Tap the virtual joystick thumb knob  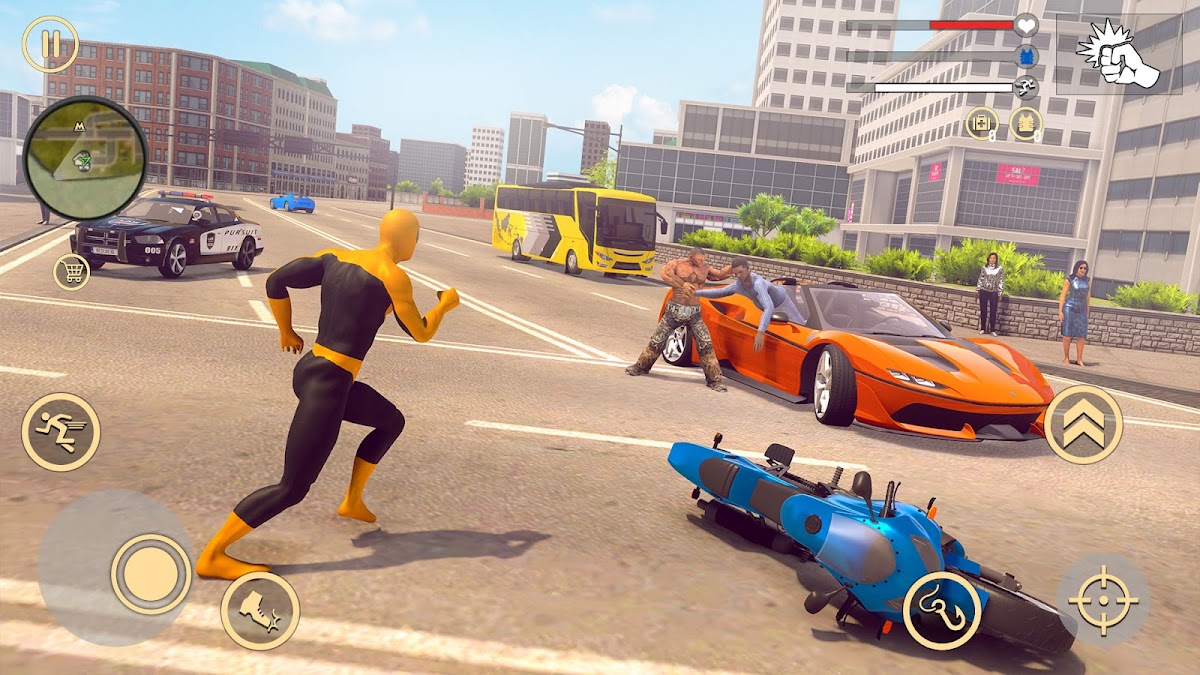point(151,574)
